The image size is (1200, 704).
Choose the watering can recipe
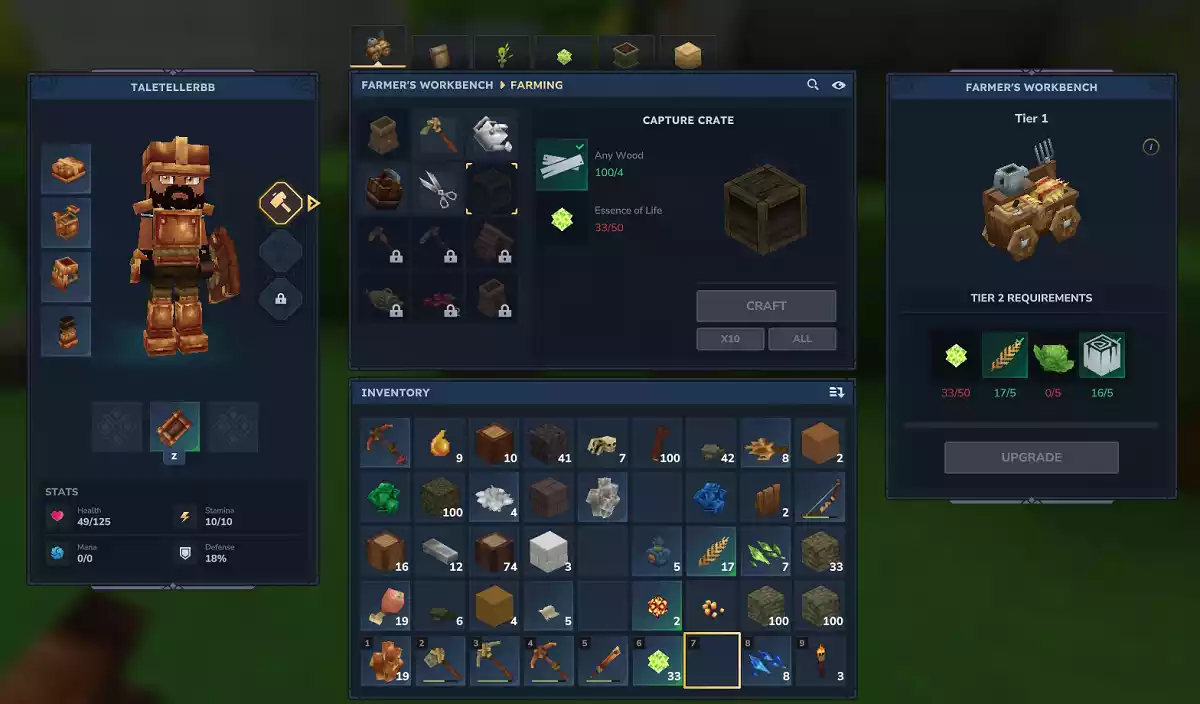point(492,135)
